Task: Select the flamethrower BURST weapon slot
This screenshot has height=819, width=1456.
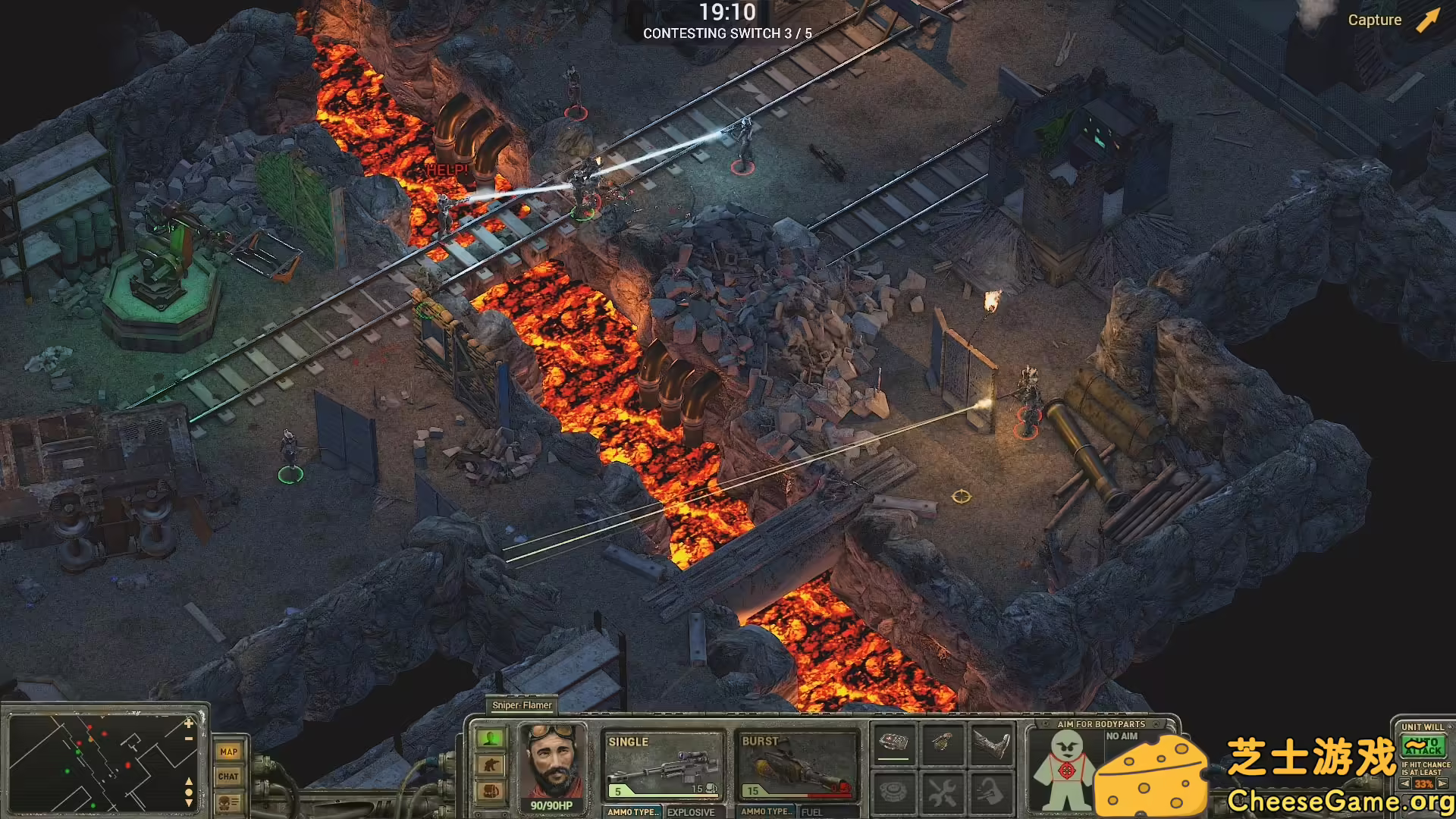Action: point(796,766)
